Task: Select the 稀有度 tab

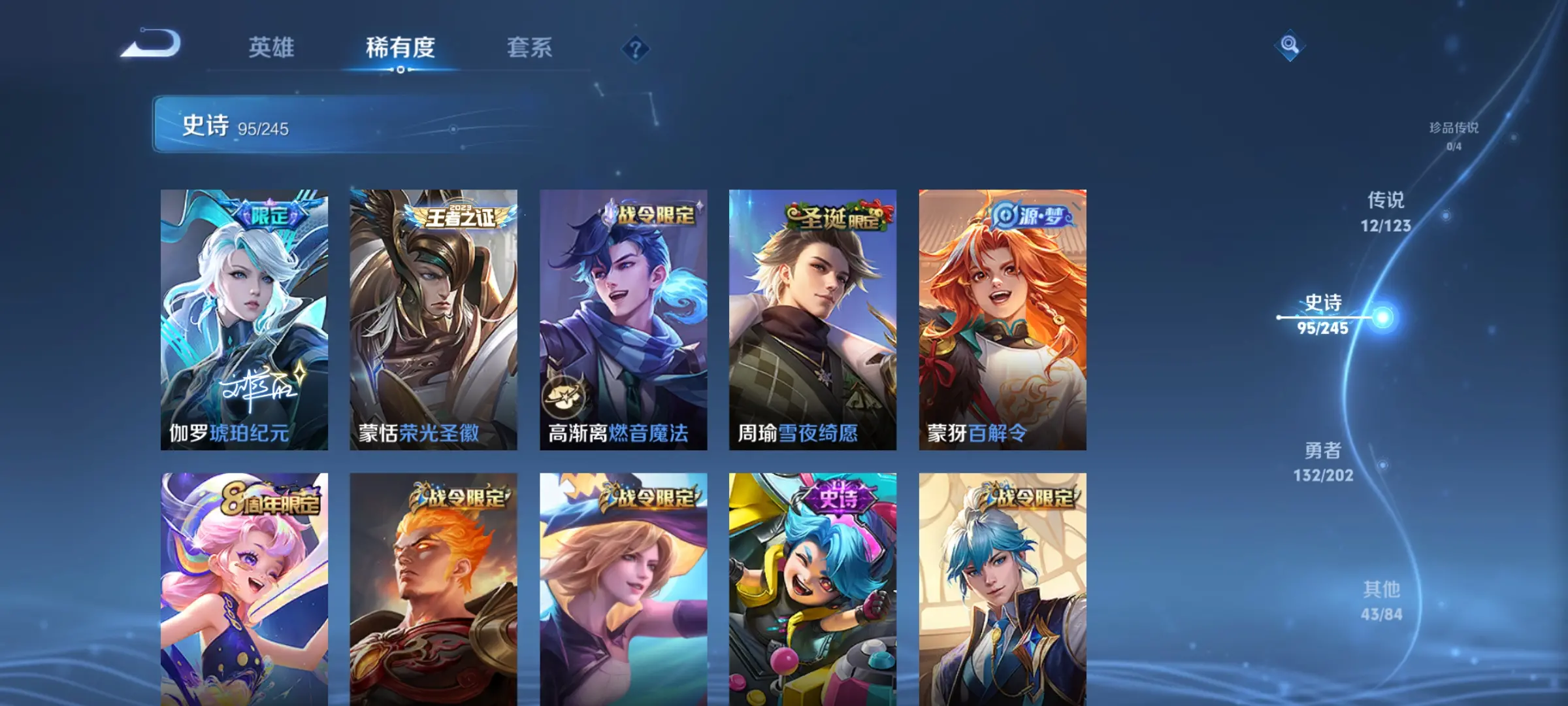Action: (400, 48)
